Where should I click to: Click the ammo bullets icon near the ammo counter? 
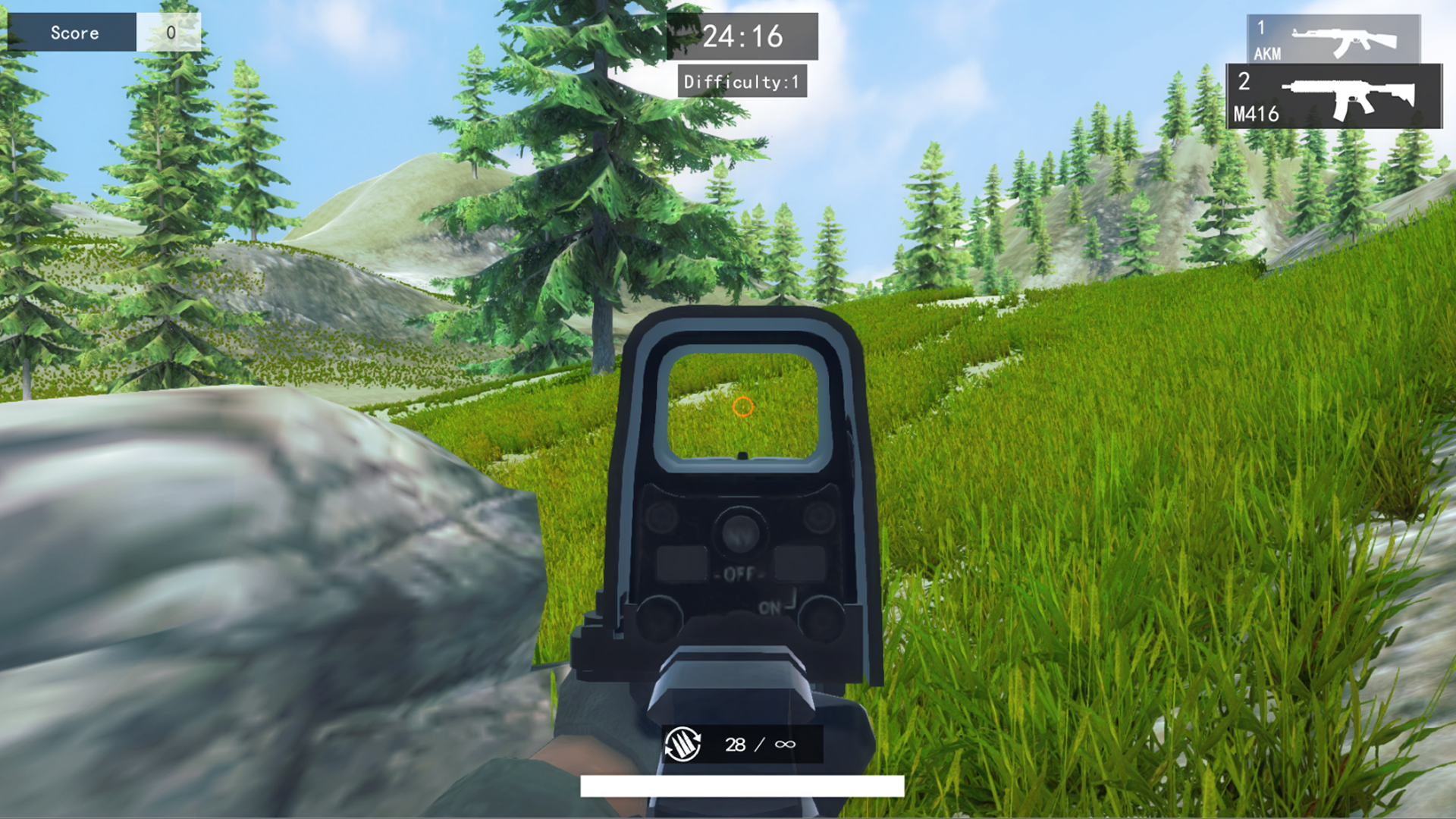point(682,743)
